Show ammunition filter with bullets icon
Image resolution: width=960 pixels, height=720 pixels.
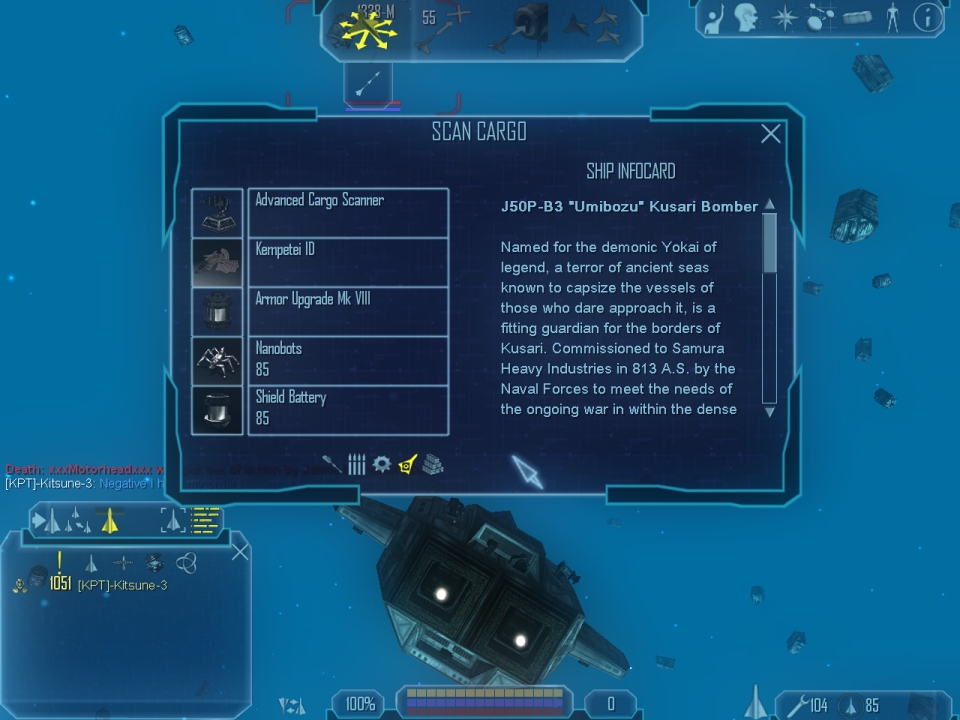[x=357, y=464]
